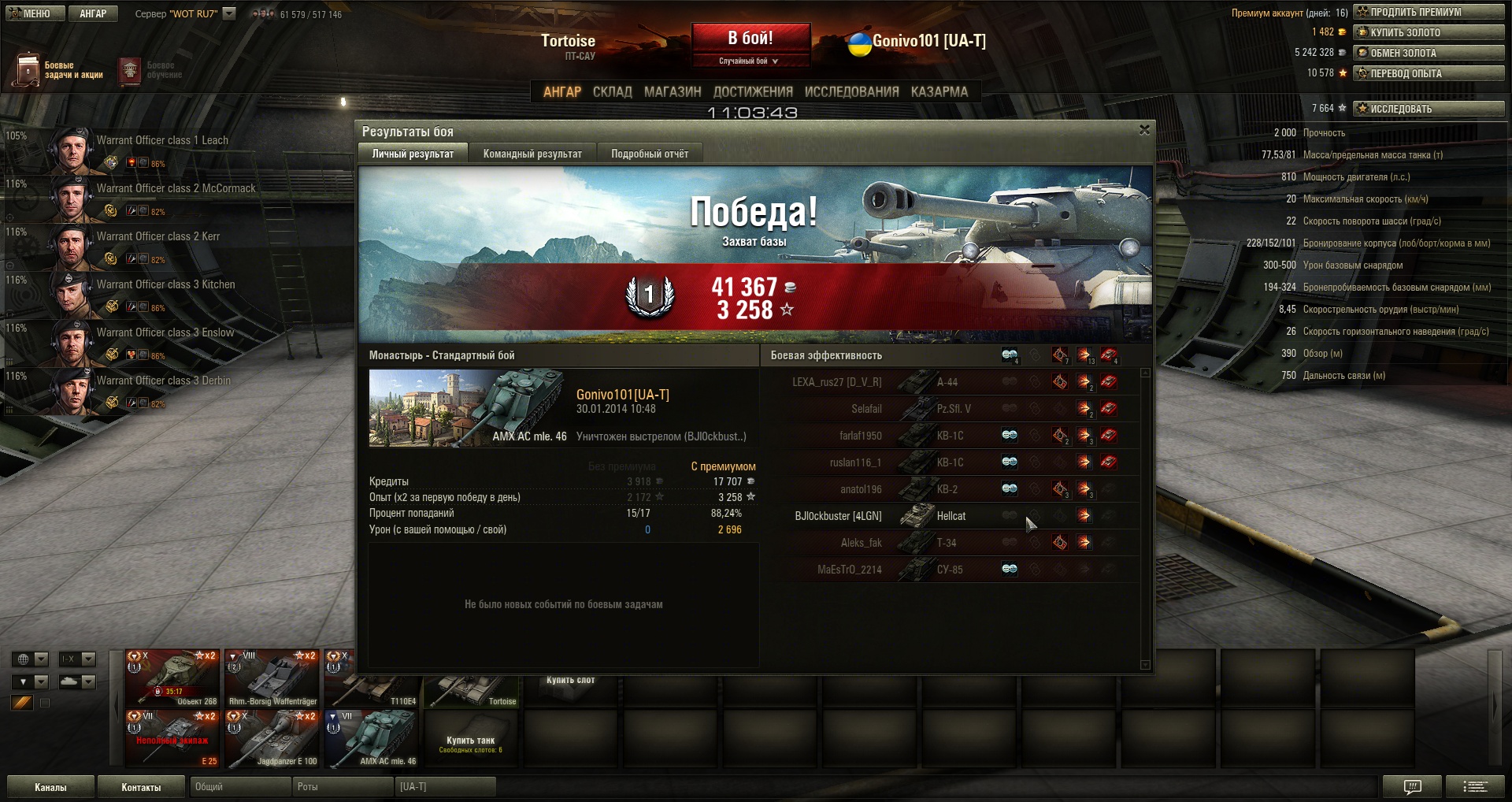Open ОБМЕН ЗОЛОТА exchange
The image size is (1512, 802).
(x=1429, y=53)
